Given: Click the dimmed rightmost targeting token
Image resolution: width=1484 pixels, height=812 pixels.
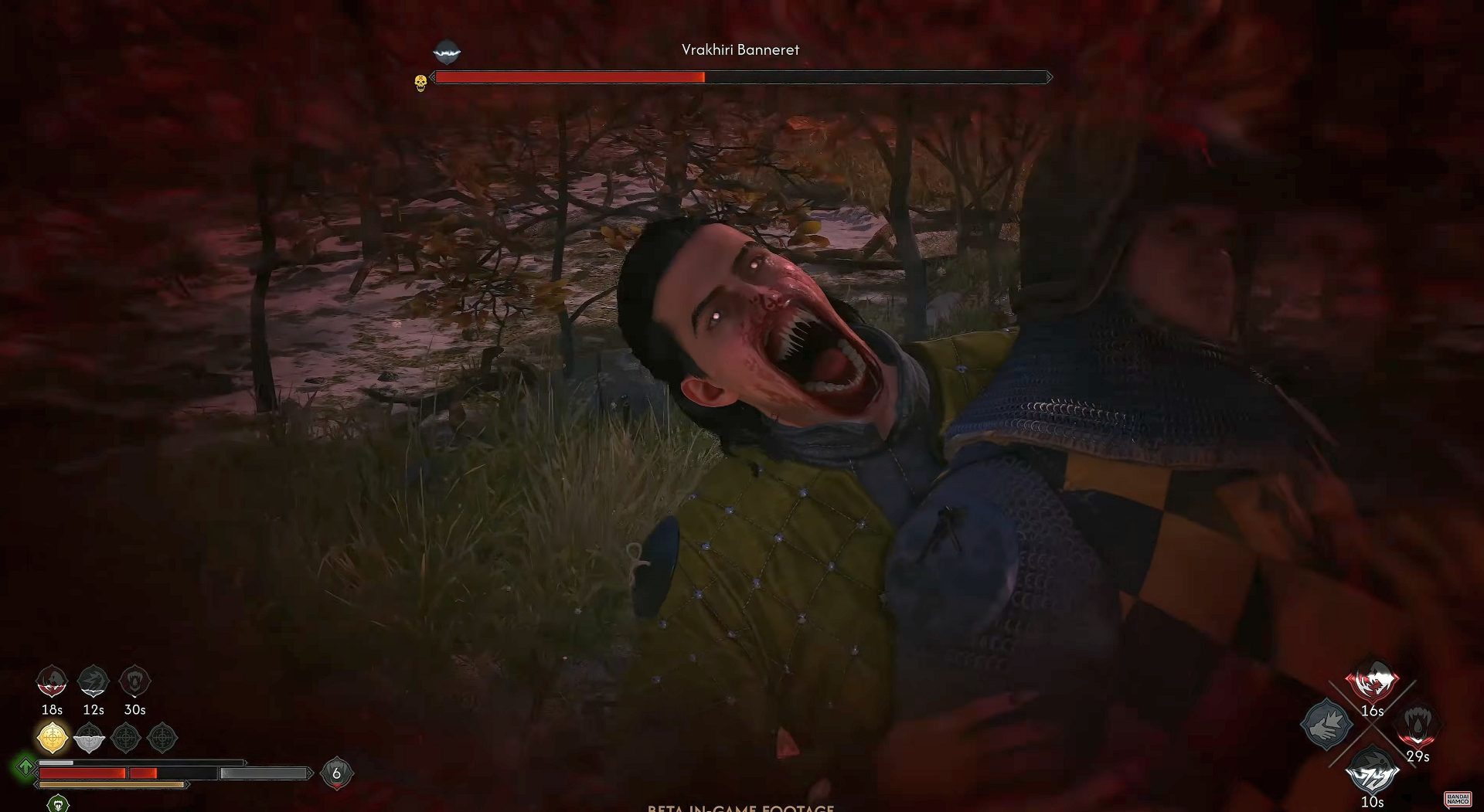Looking at the screenshot, I should (162, 739).
